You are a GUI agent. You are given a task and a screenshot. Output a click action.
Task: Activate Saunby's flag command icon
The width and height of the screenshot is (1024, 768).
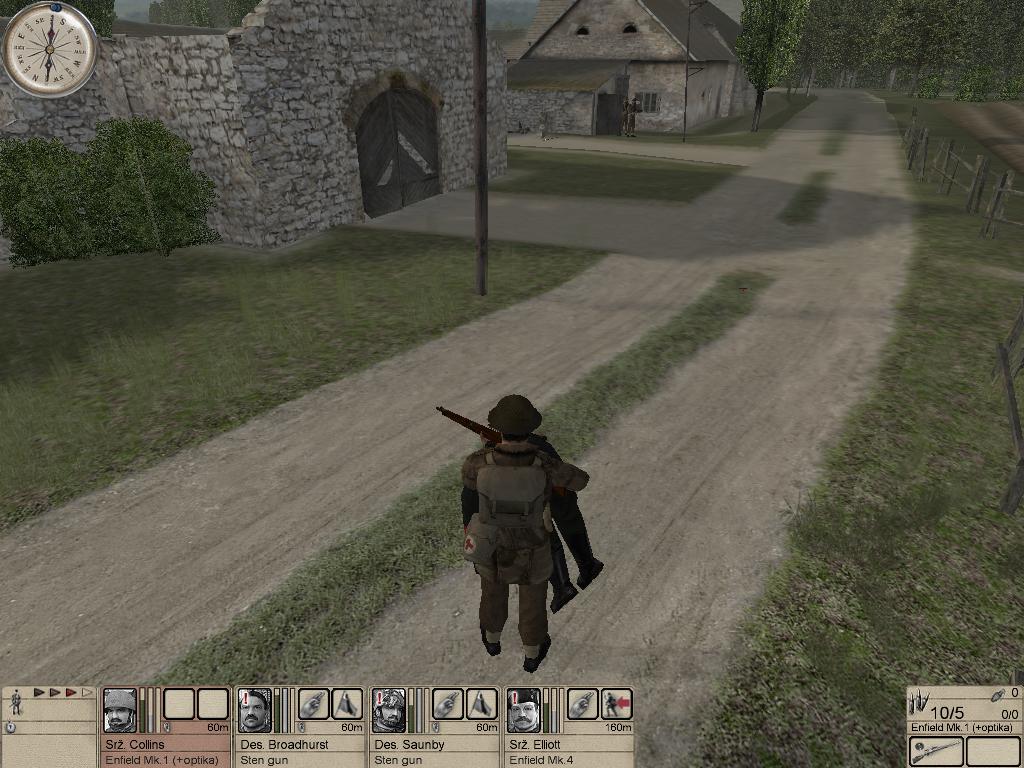pyautogui.click(x=481, y=704)
